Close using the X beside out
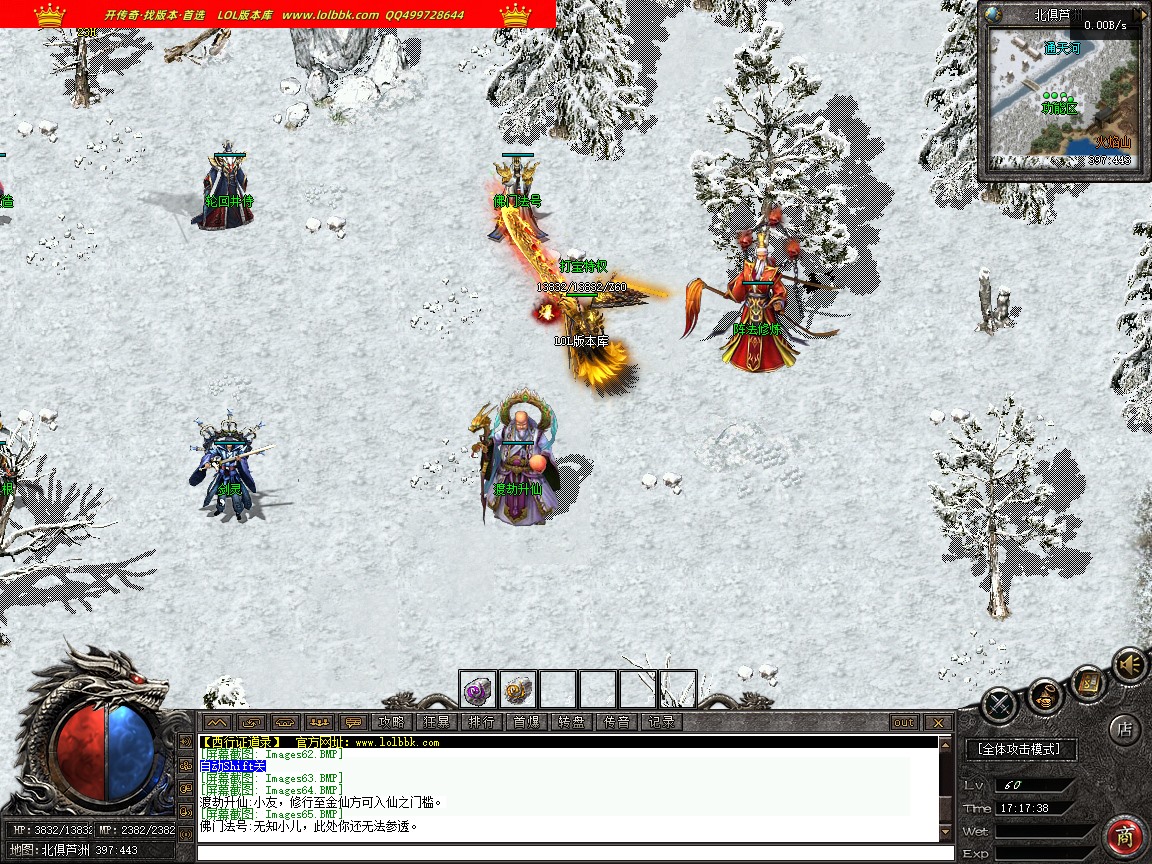Screen dimensions: 1152x864 click(x=937, y=722)
